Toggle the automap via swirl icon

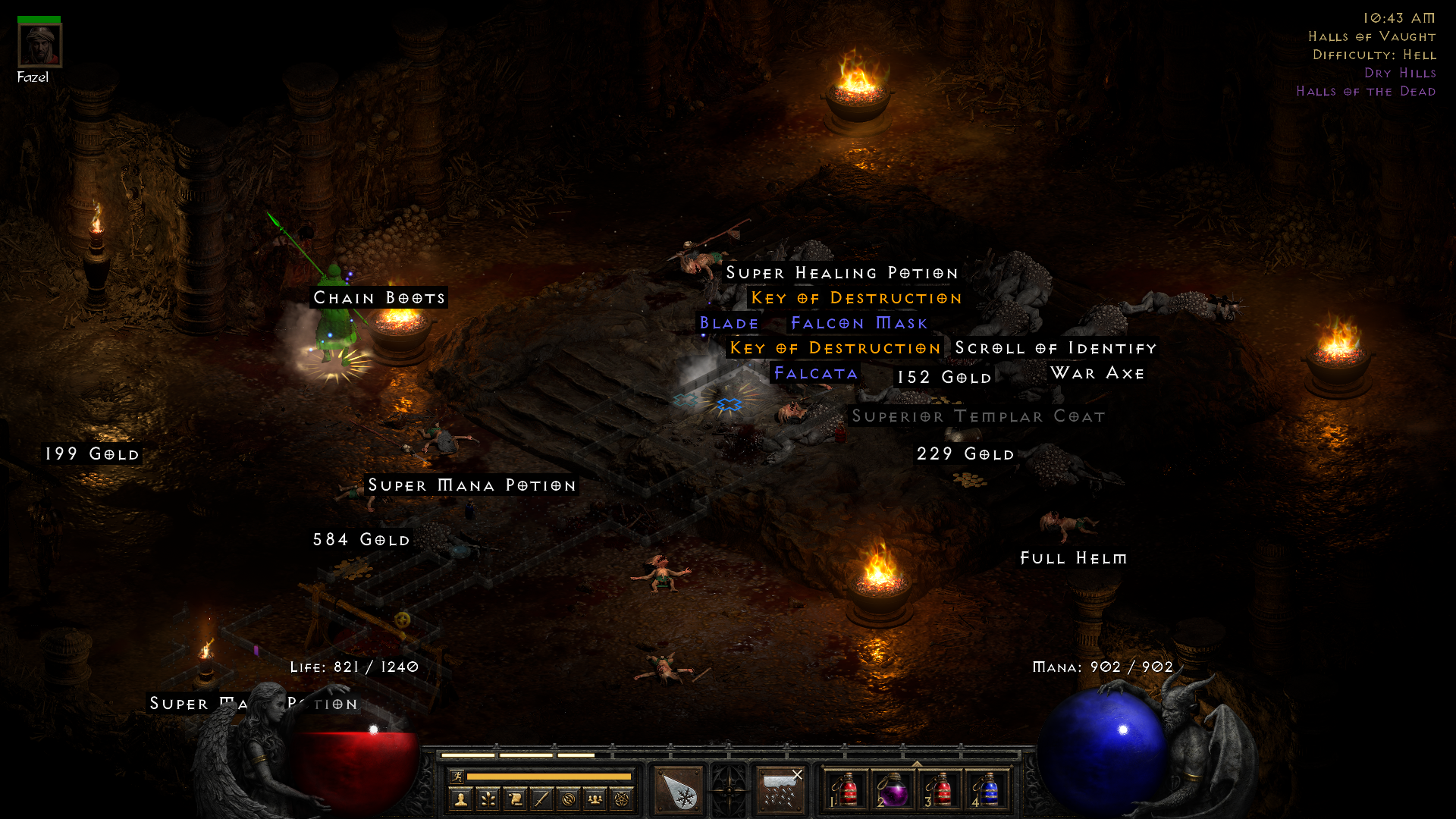point(568,800)
